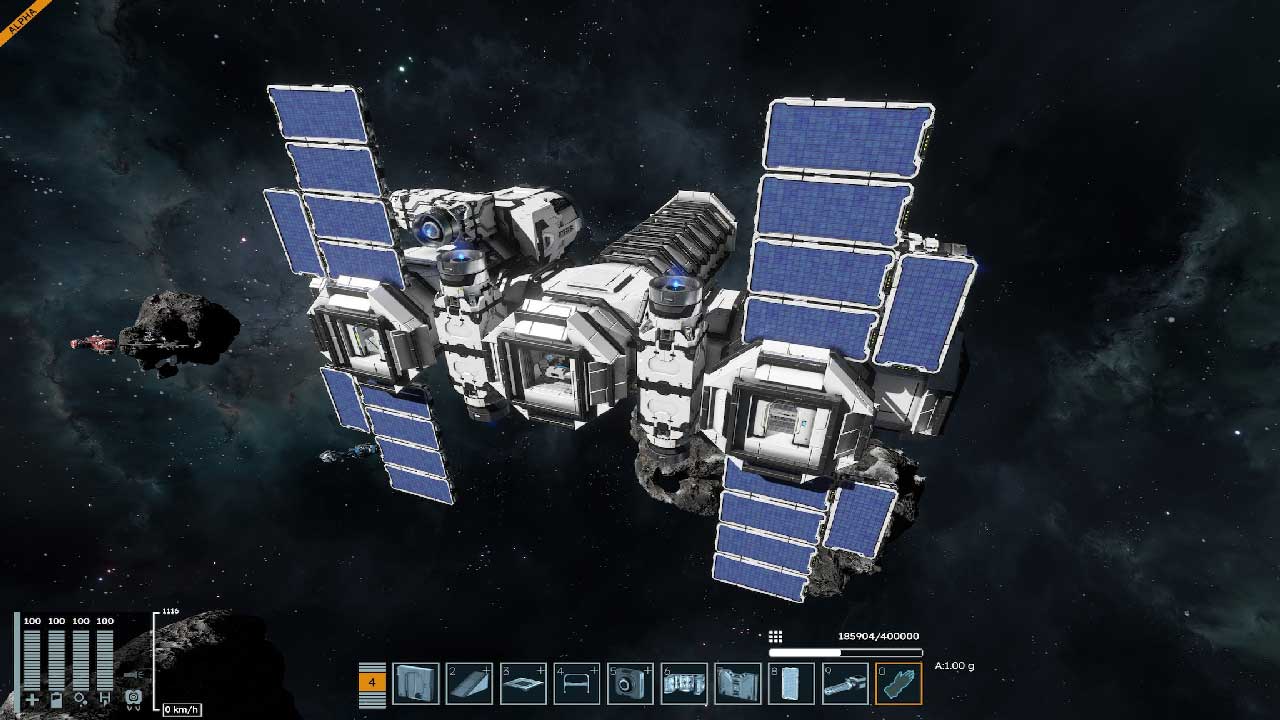
Task: Choose the connector piece in slot 6
Action: (685, 683)
